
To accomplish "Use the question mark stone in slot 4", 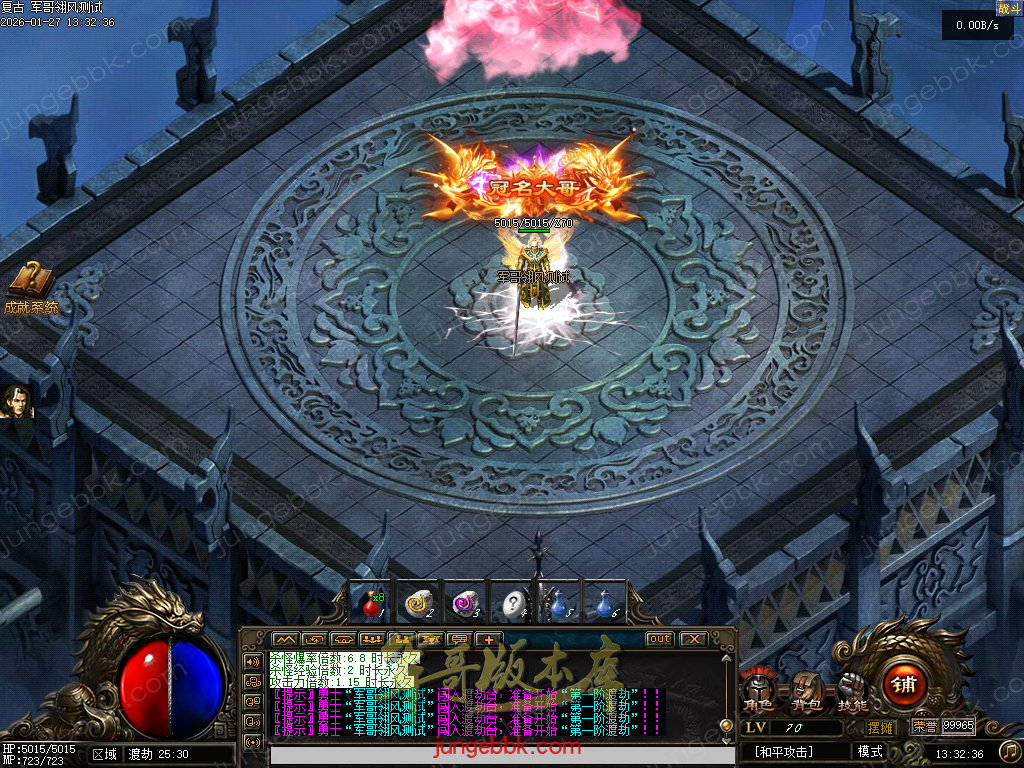I will click(x=512, y=604).
